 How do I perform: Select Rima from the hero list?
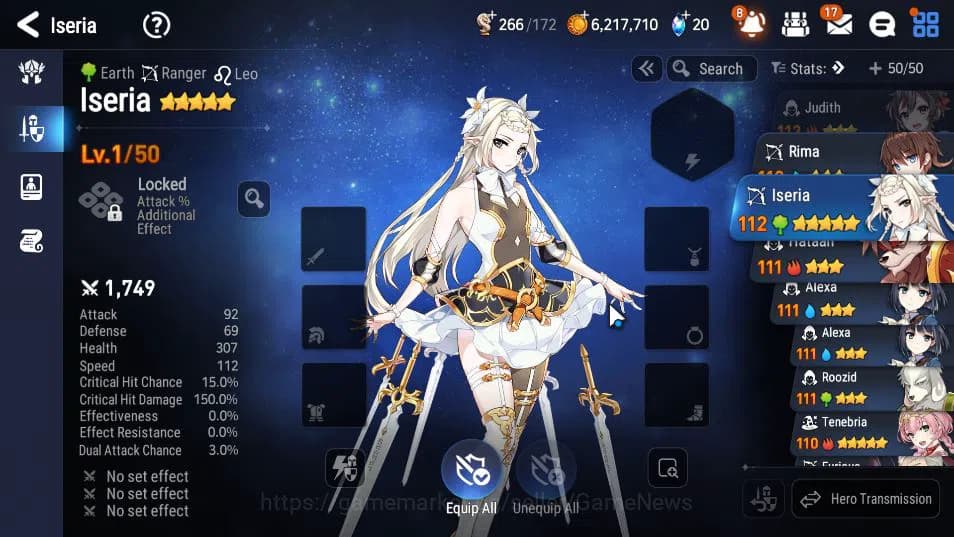tap(850, 153)
